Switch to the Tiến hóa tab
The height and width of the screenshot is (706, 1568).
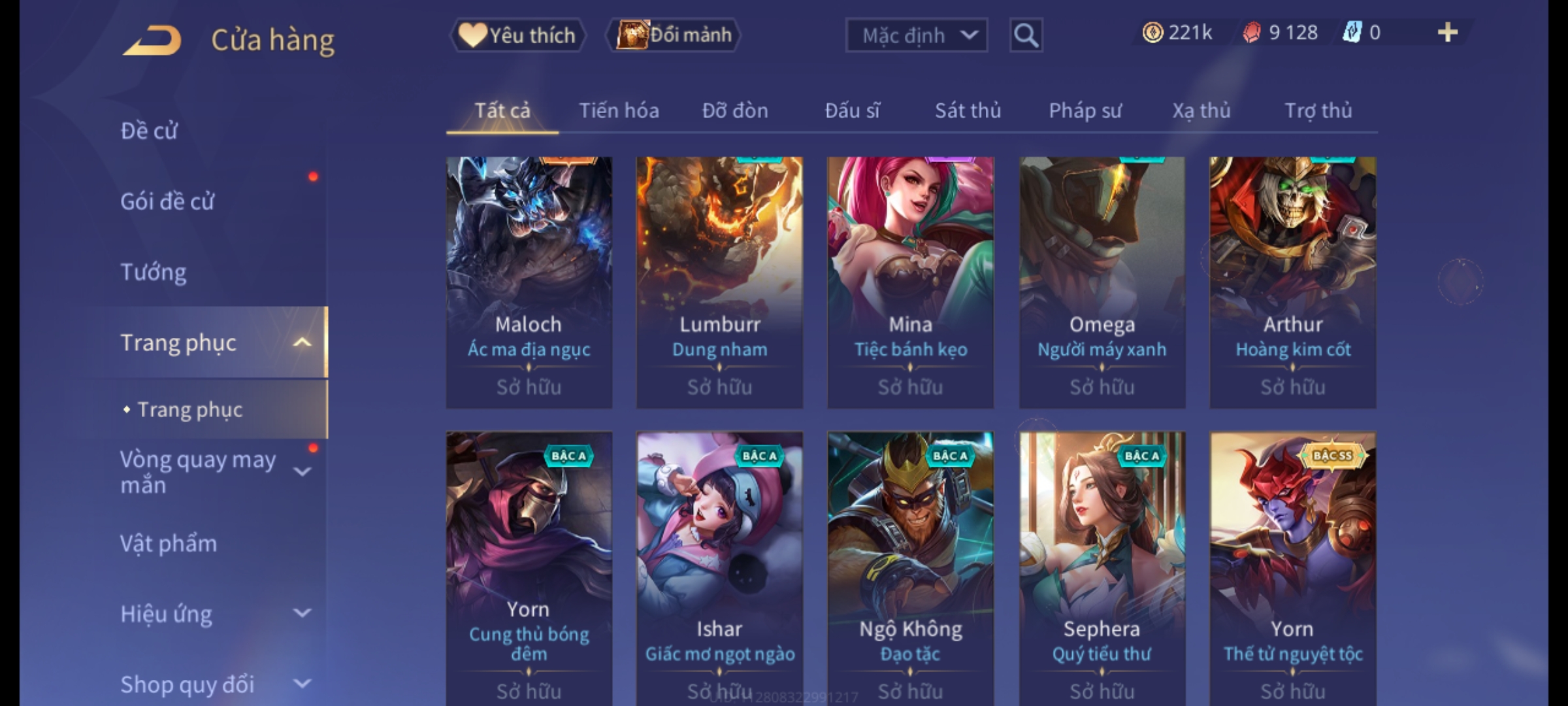click(x=619, y=111)
